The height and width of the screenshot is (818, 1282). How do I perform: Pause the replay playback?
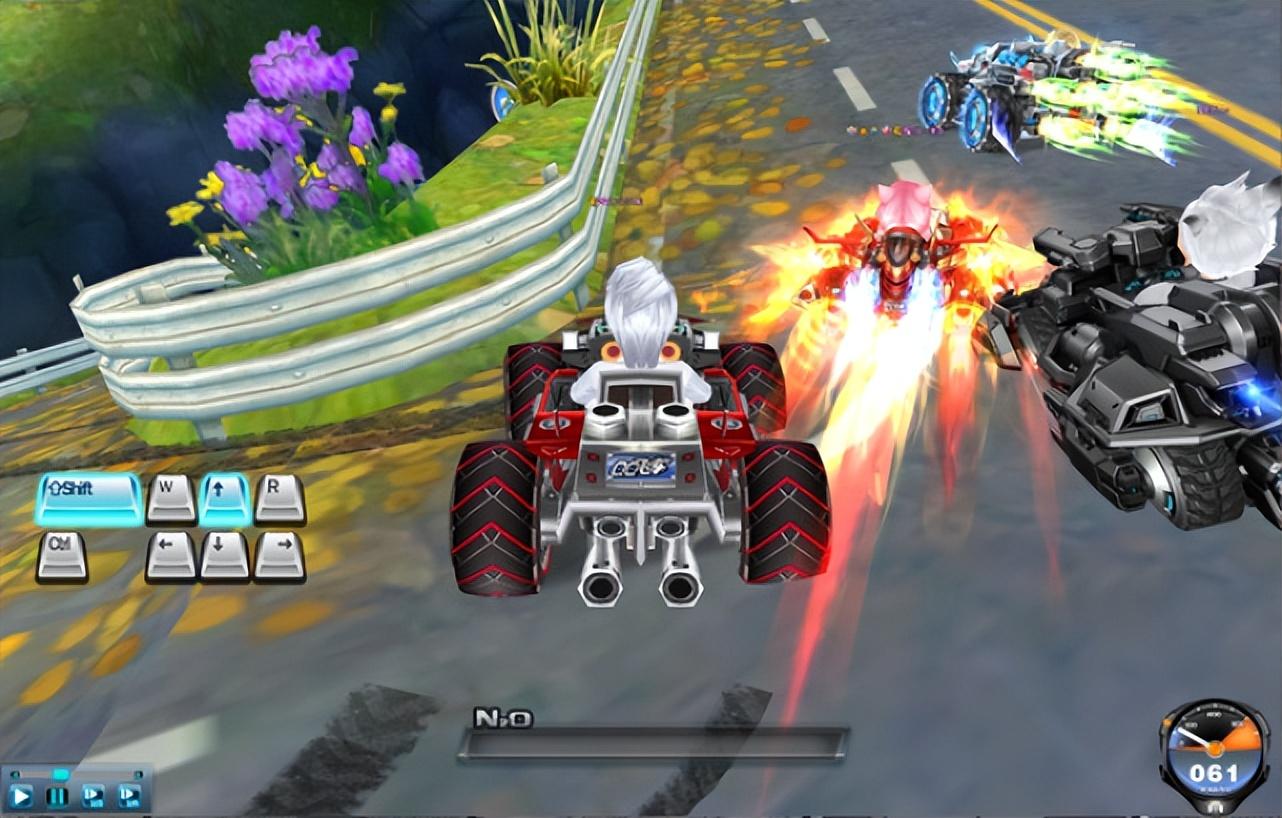[58, 796]
